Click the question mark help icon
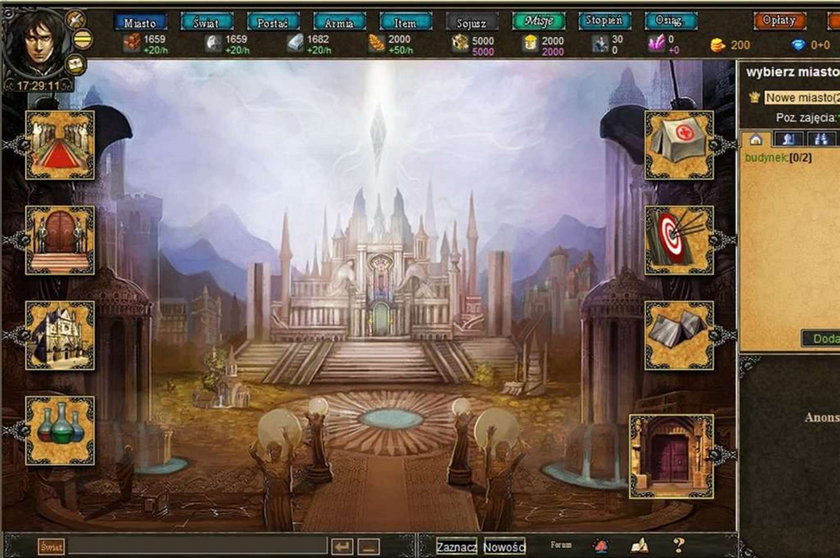 (678, 546)
